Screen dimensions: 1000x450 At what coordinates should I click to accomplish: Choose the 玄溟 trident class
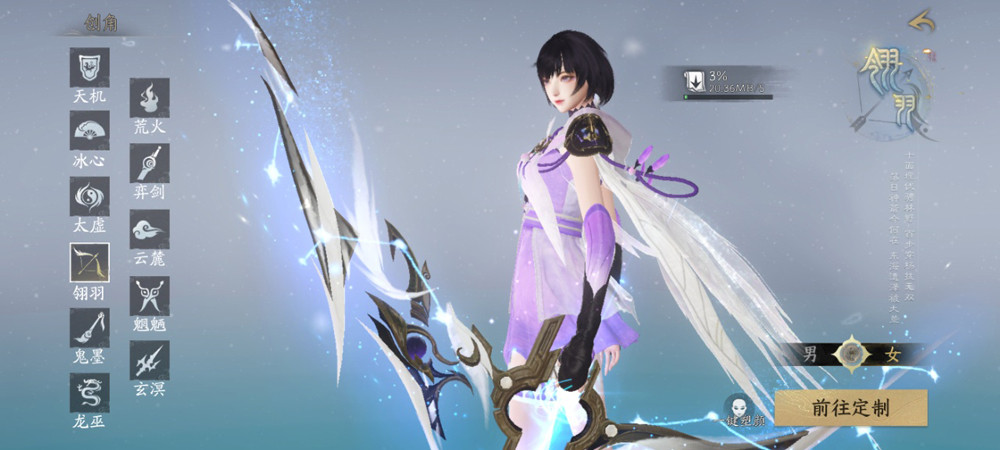pos(149,360)
